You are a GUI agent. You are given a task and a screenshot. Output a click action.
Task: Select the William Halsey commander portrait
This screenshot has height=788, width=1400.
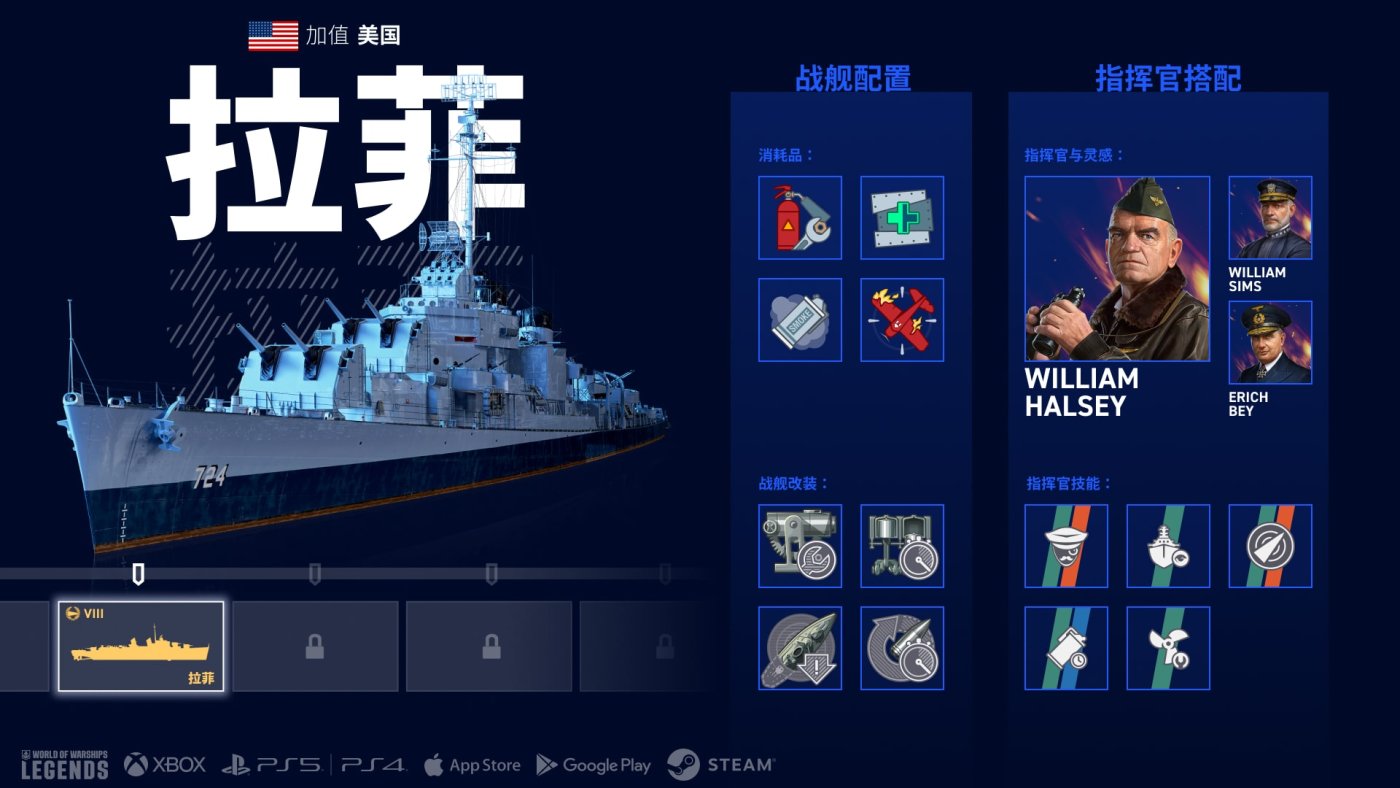coord(1117,269)
